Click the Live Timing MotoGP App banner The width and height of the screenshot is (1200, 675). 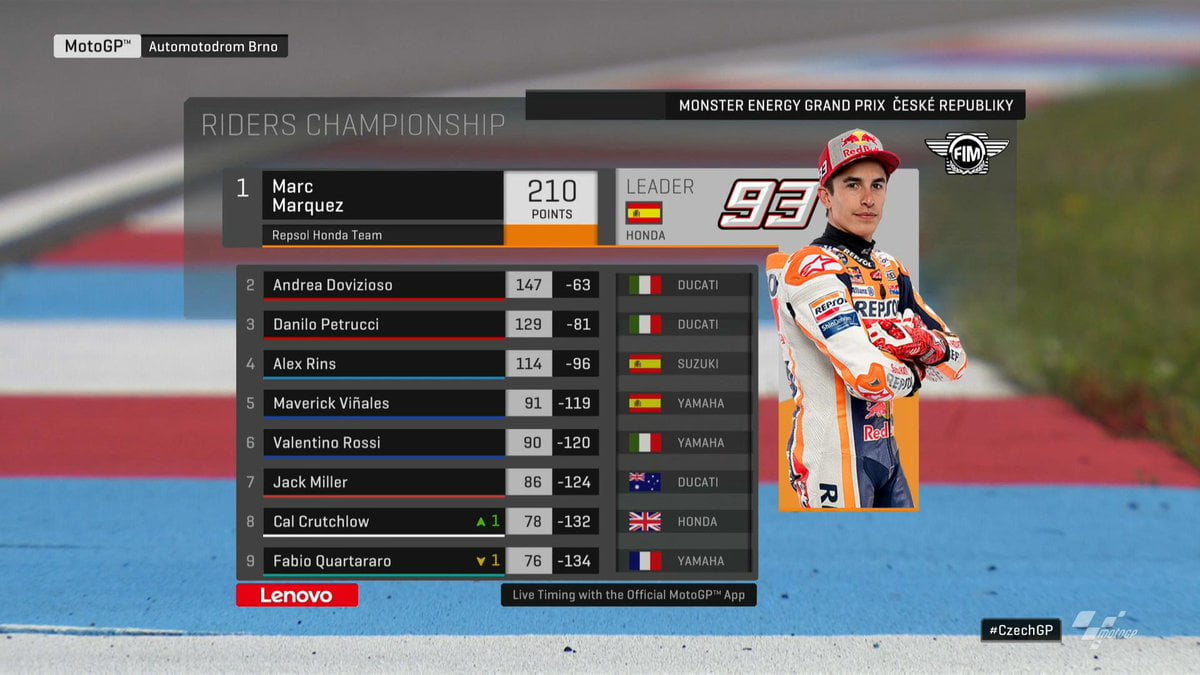pyautogui.click(x=628, y=594)
